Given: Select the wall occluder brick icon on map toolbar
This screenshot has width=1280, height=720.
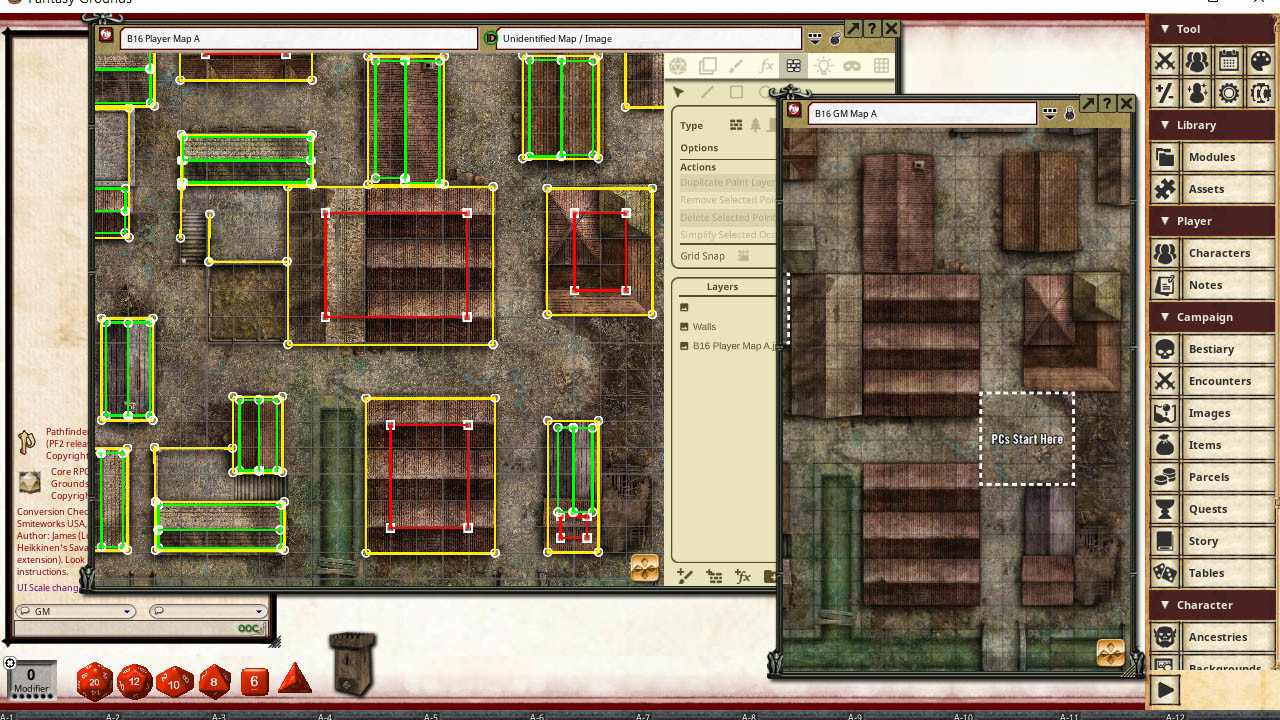Looking at the screenshot, I should click(x=794, y=65).
